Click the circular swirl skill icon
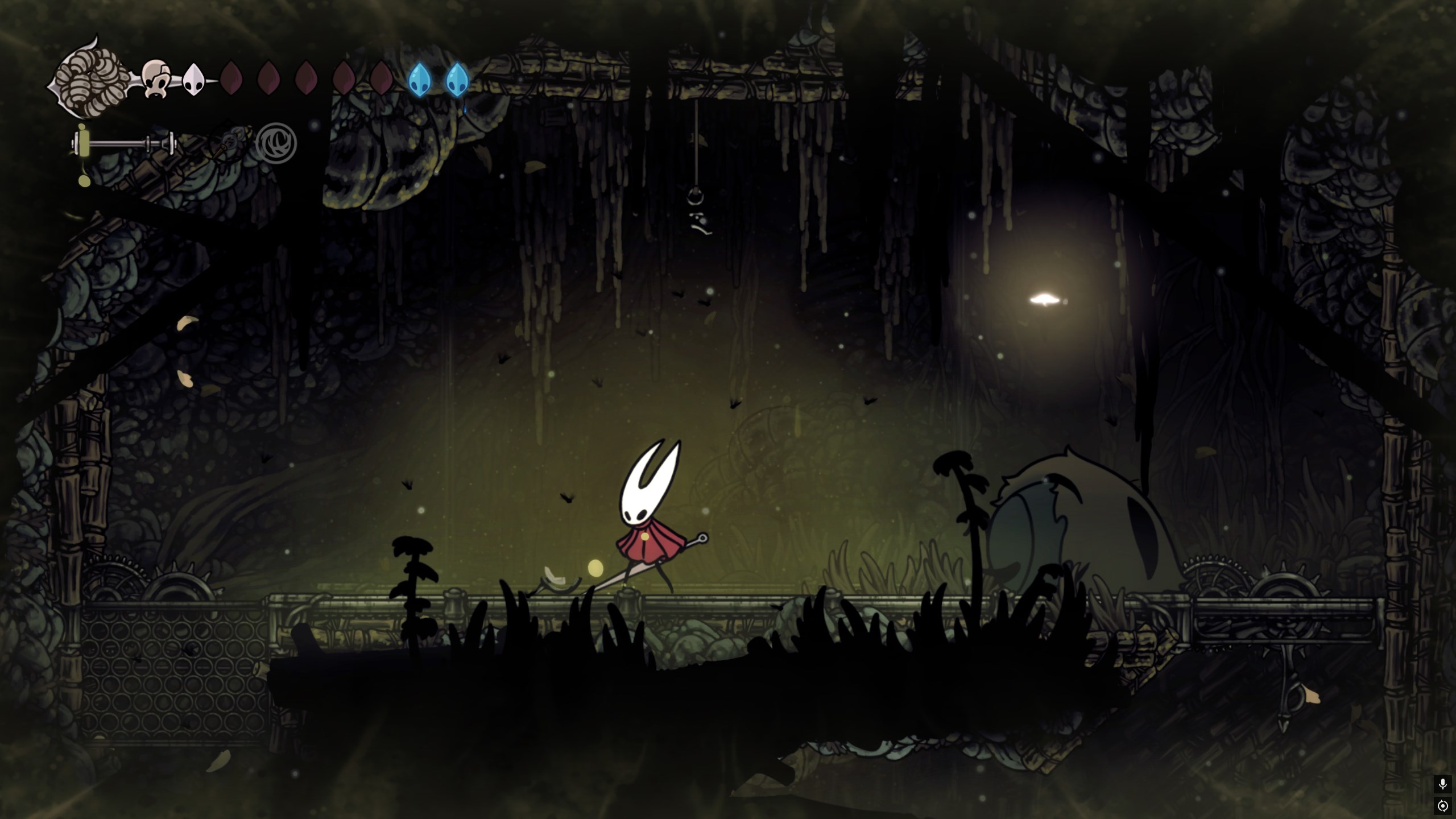Screen dimensions: 1456x819 coord(276,143)
